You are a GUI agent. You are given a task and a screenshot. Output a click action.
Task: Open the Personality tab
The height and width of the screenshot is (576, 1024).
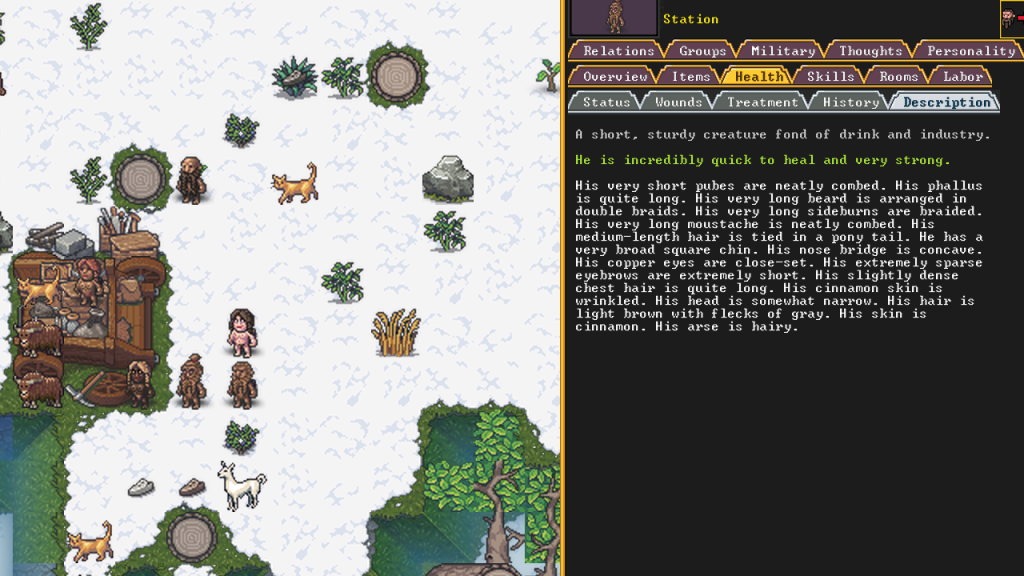[970, 51]
